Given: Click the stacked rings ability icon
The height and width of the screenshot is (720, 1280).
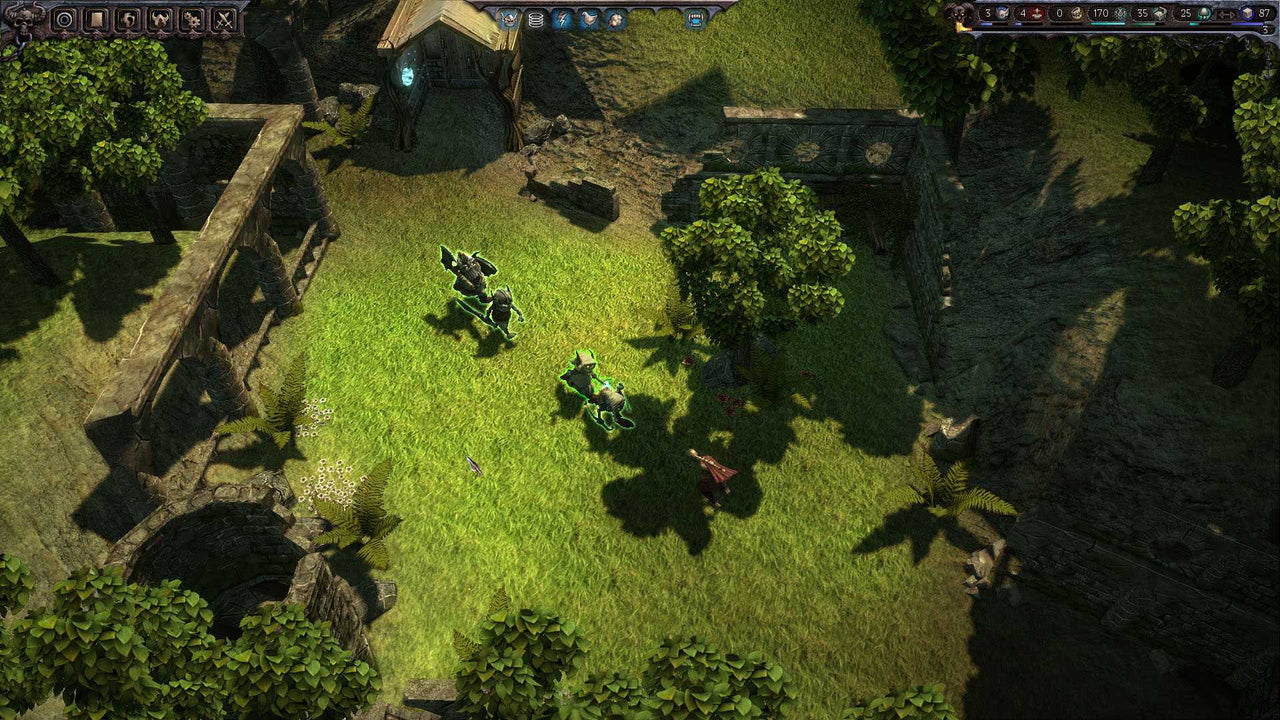Looking at the screenshot, I should coord(536,18).
